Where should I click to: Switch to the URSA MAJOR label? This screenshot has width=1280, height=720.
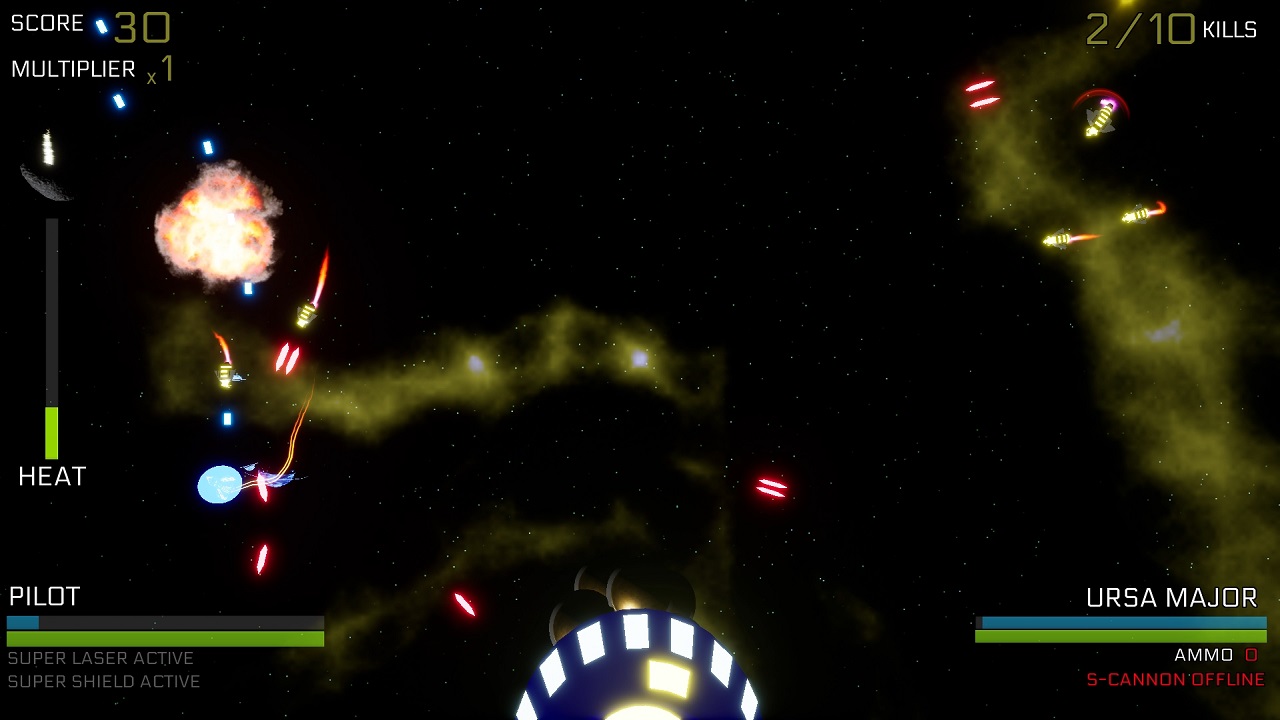[x=1170, y=597]
